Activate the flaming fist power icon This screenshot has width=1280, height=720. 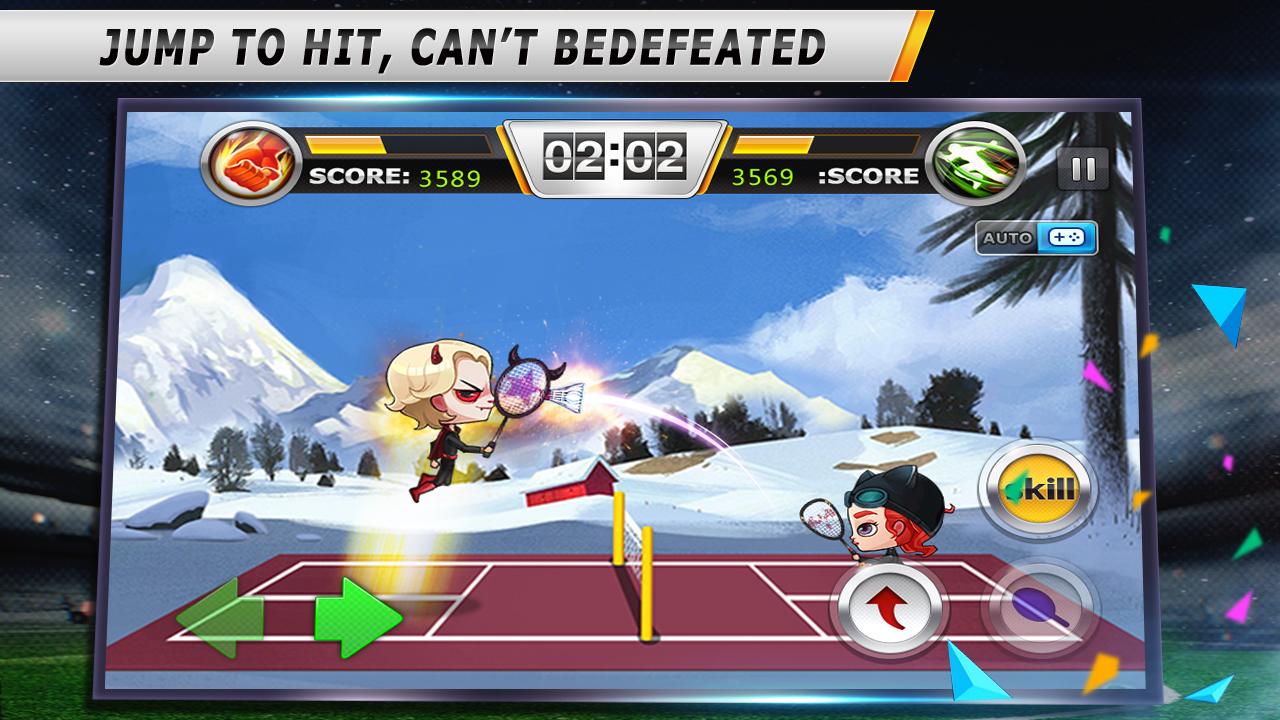coord(251,164)
